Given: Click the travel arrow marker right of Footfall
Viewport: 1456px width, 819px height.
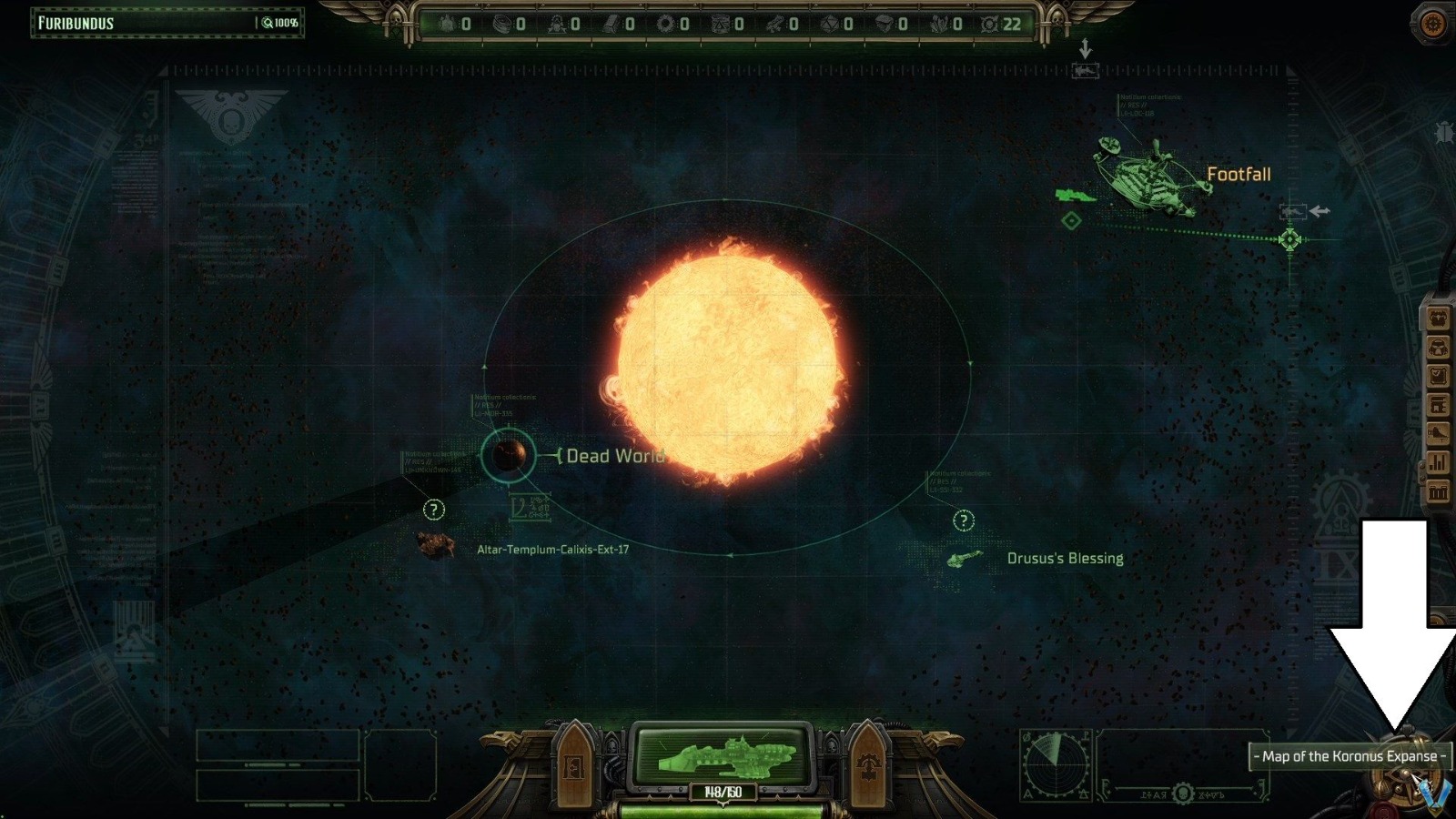Looking at the screenshot, I should coord(1319,212).
